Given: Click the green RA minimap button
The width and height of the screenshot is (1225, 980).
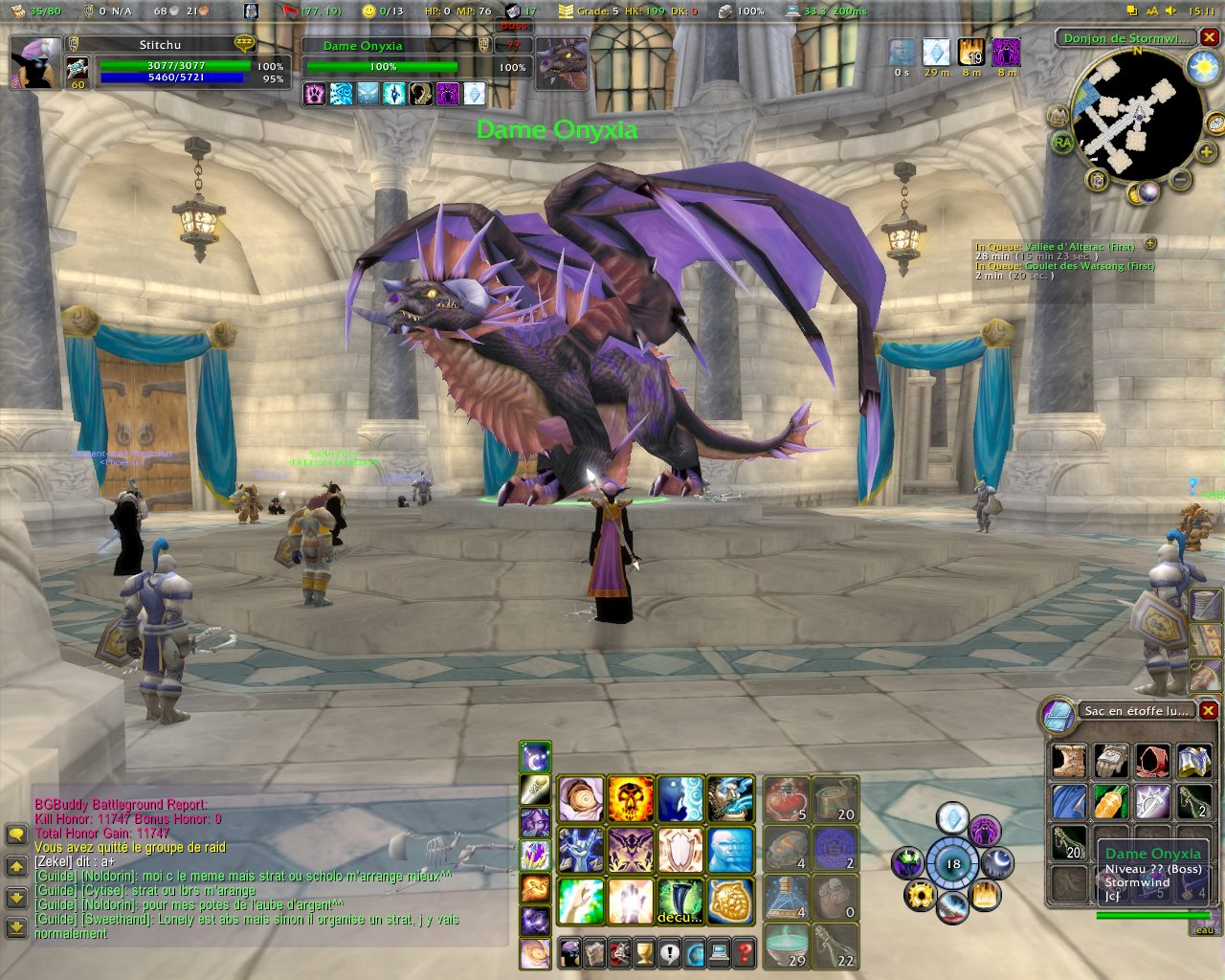Looking at the screenshot, I should [x=1062, y=143].
